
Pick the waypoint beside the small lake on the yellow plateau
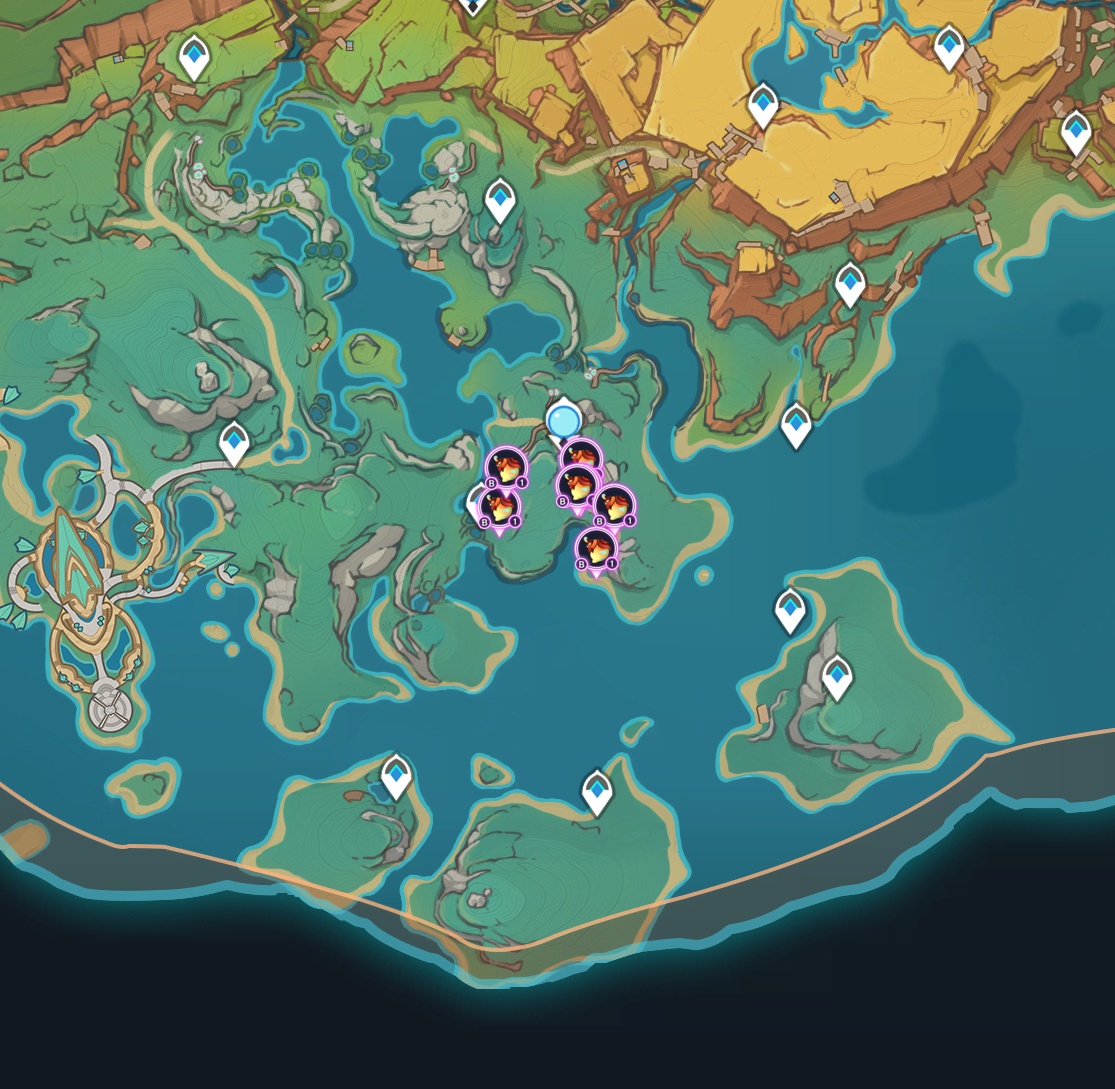pos(763,103)
